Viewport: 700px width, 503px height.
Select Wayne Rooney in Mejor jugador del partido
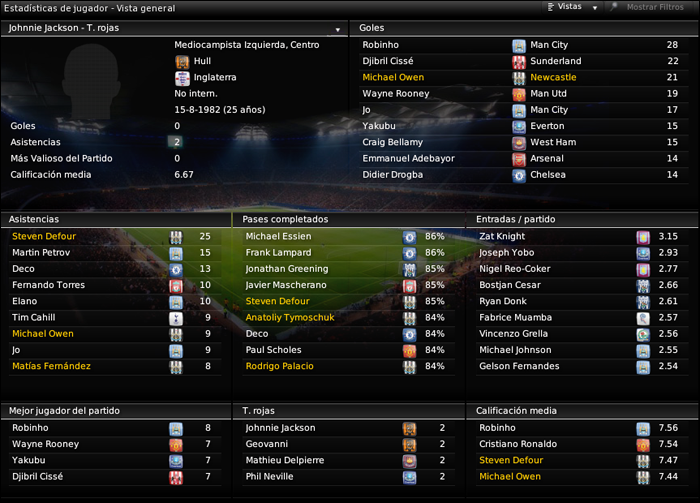click(46, 444)
